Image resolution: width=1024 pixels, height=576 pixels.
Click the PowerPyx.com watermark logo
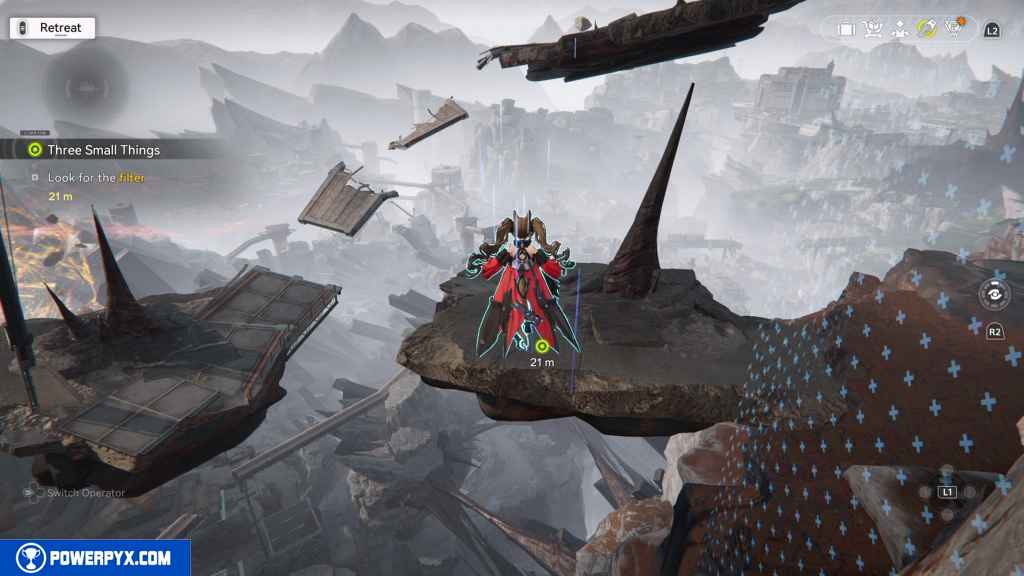(x=95, y=558)
